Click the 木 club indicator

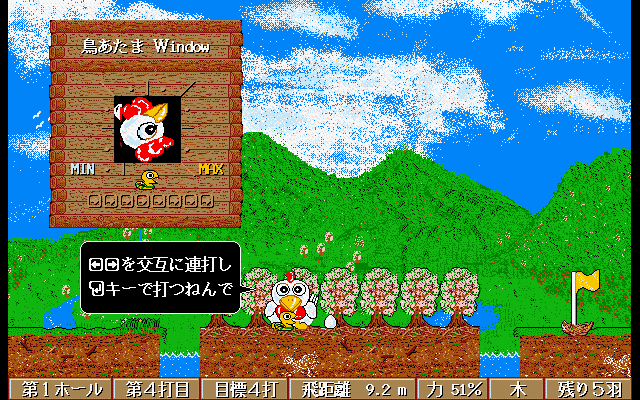[x=518, y=389]
